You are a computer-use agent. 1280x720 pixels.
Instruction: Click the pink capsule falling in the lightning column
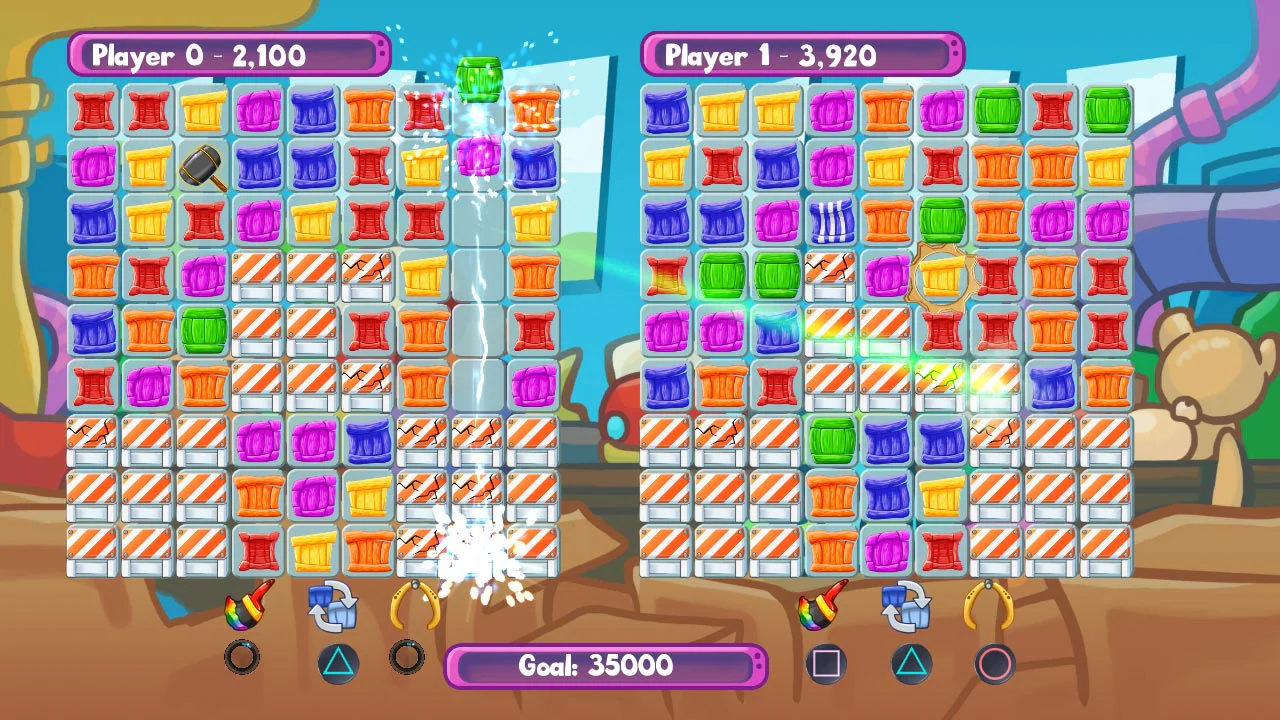click(x=479, y=156)
